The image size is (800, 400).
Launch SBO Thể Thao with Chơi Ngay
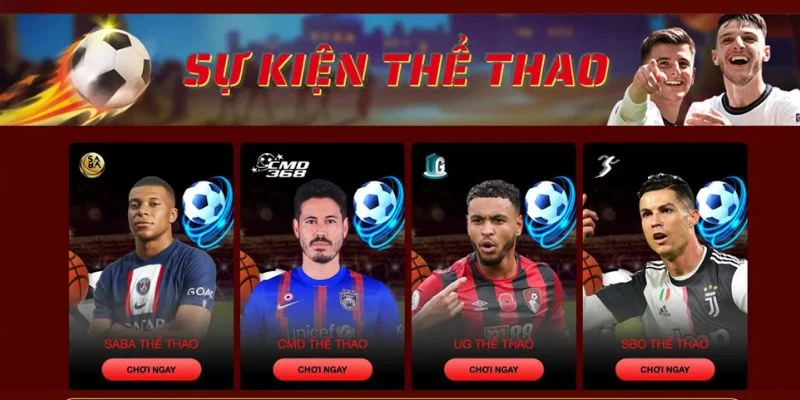click(x=665, y=369)
